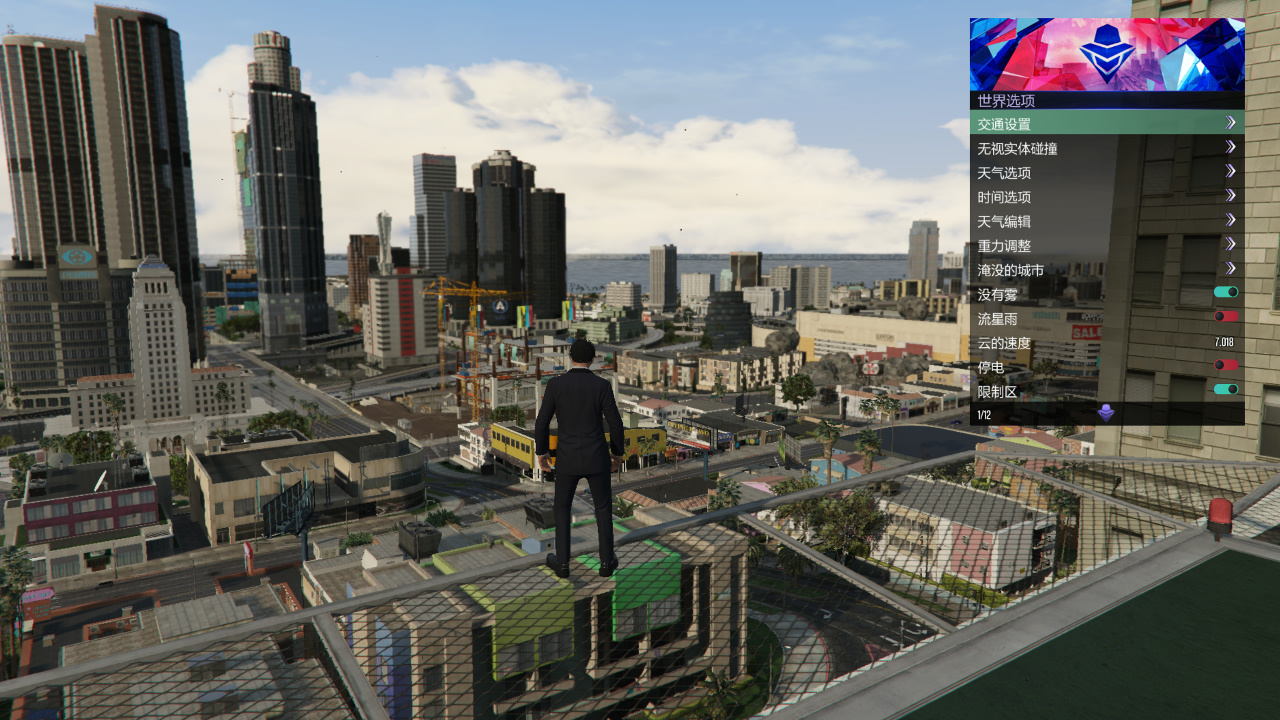This screenshot has width=1280, height=720.
Task: Toggle the 停电 blackout switch on
Action: 1225,365
